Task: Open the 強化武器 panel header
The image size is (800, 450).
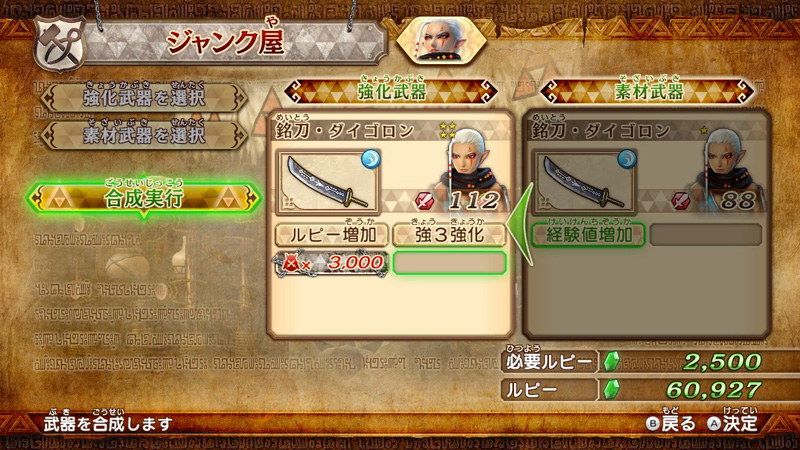Action: [x=391, y=93]
